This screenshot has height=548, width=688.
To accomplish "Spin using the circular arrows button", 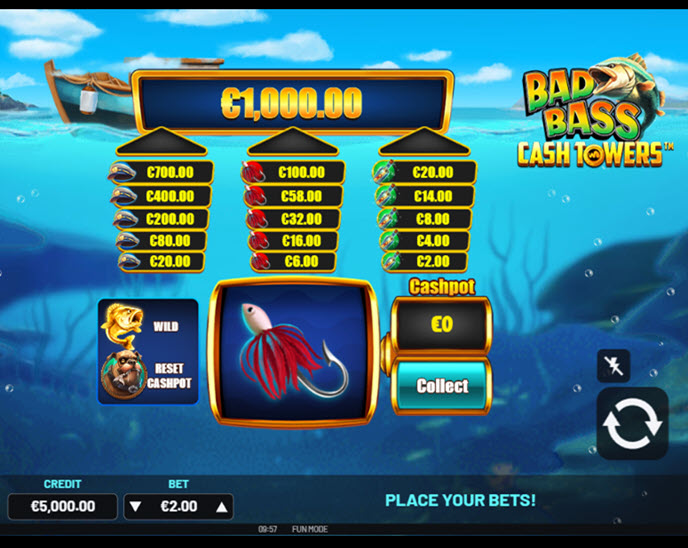I will 632,423.
